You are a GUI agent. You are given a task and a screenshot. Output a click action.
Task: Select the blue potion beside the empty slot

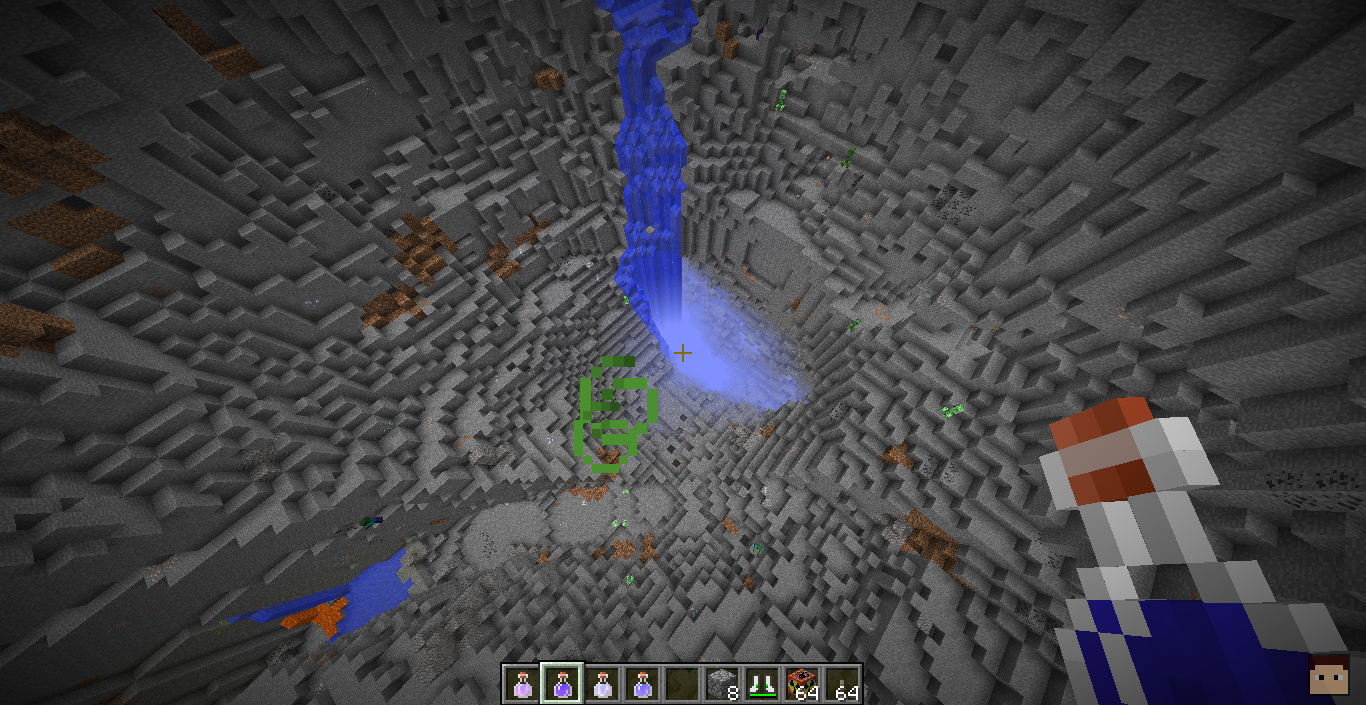coord(641,685)
